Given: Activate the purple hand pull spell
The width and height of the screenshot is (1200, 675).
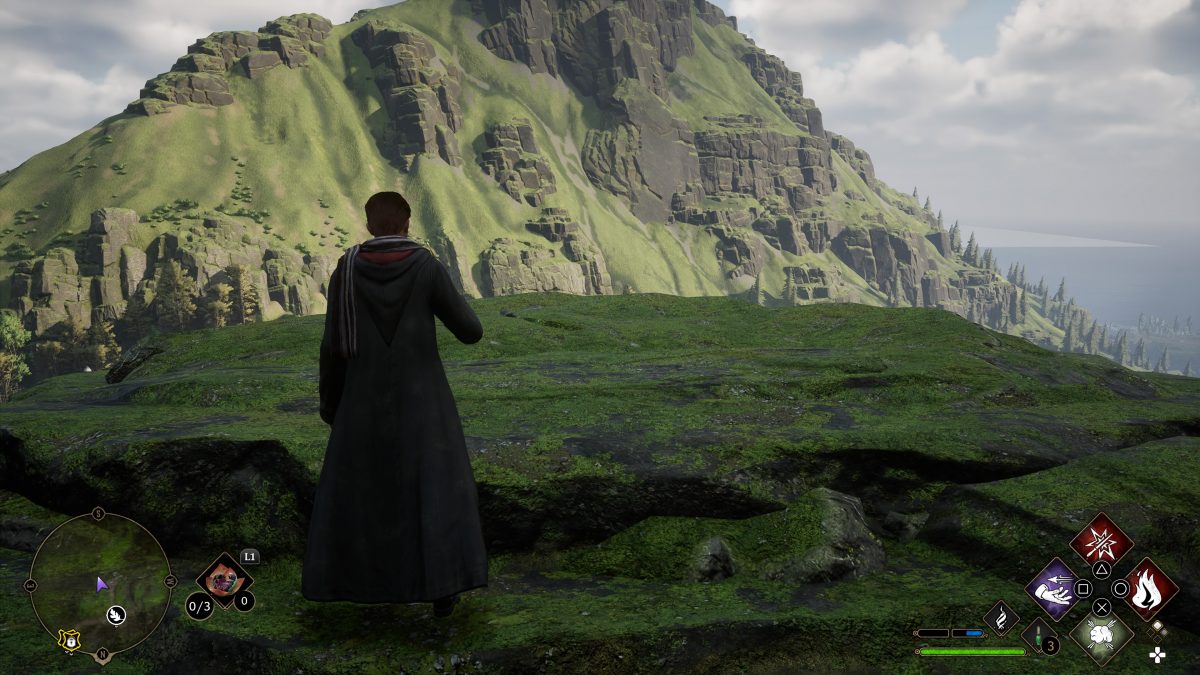Looking at the screenshot, I should (1051, 586).
